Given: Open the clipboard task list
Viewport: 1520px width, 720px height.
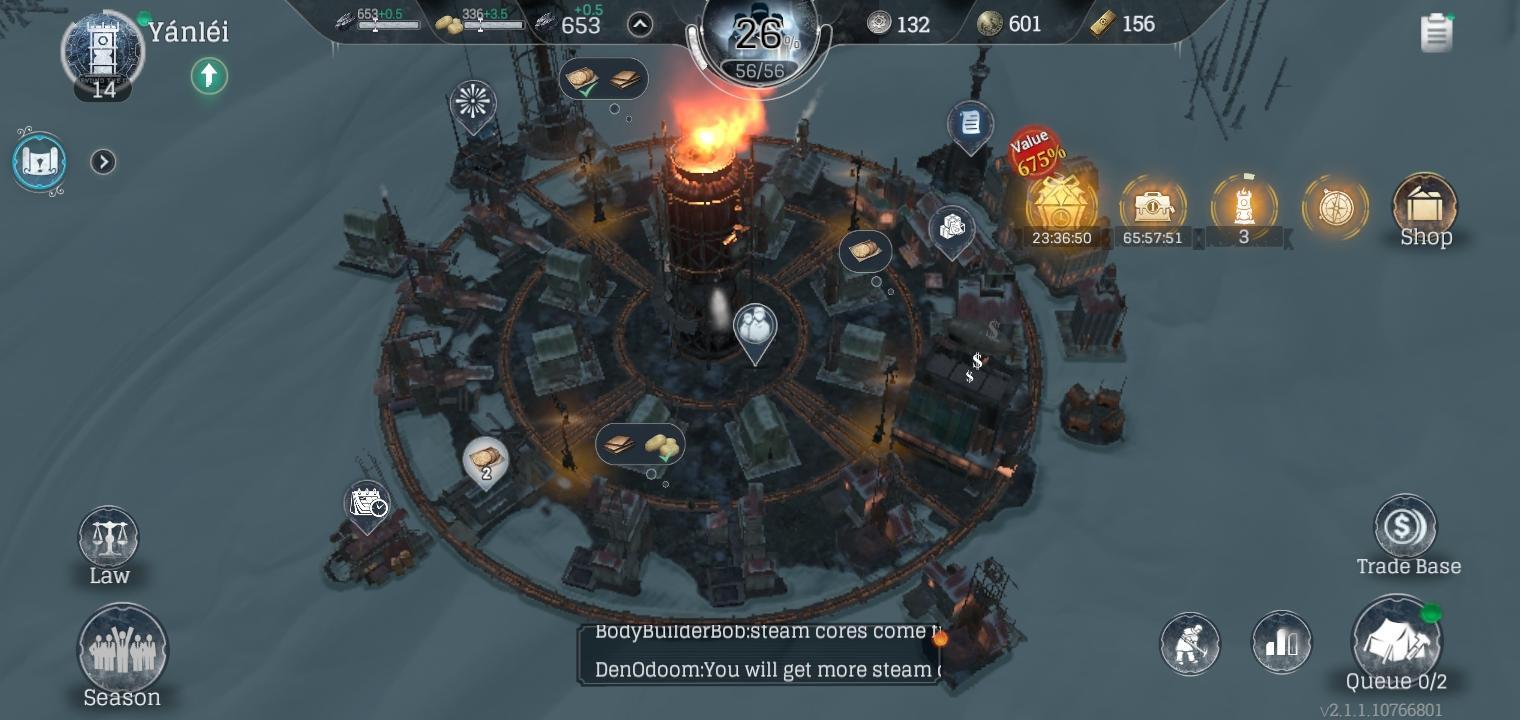Looking at the screenshot, I should point(1436,32).
